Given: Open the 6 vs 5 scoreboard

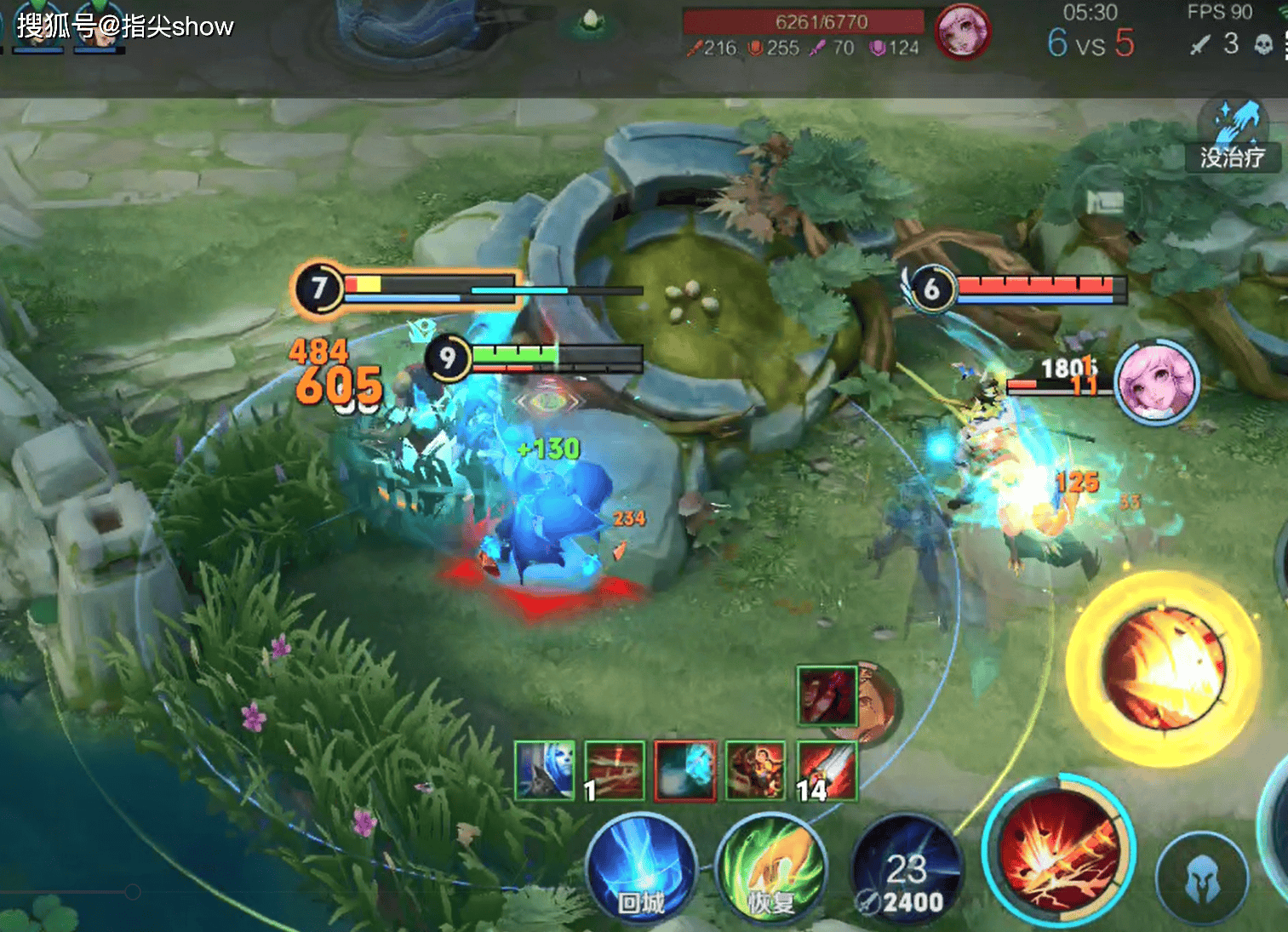Looking at the screenshot, I should (1091, 42).
